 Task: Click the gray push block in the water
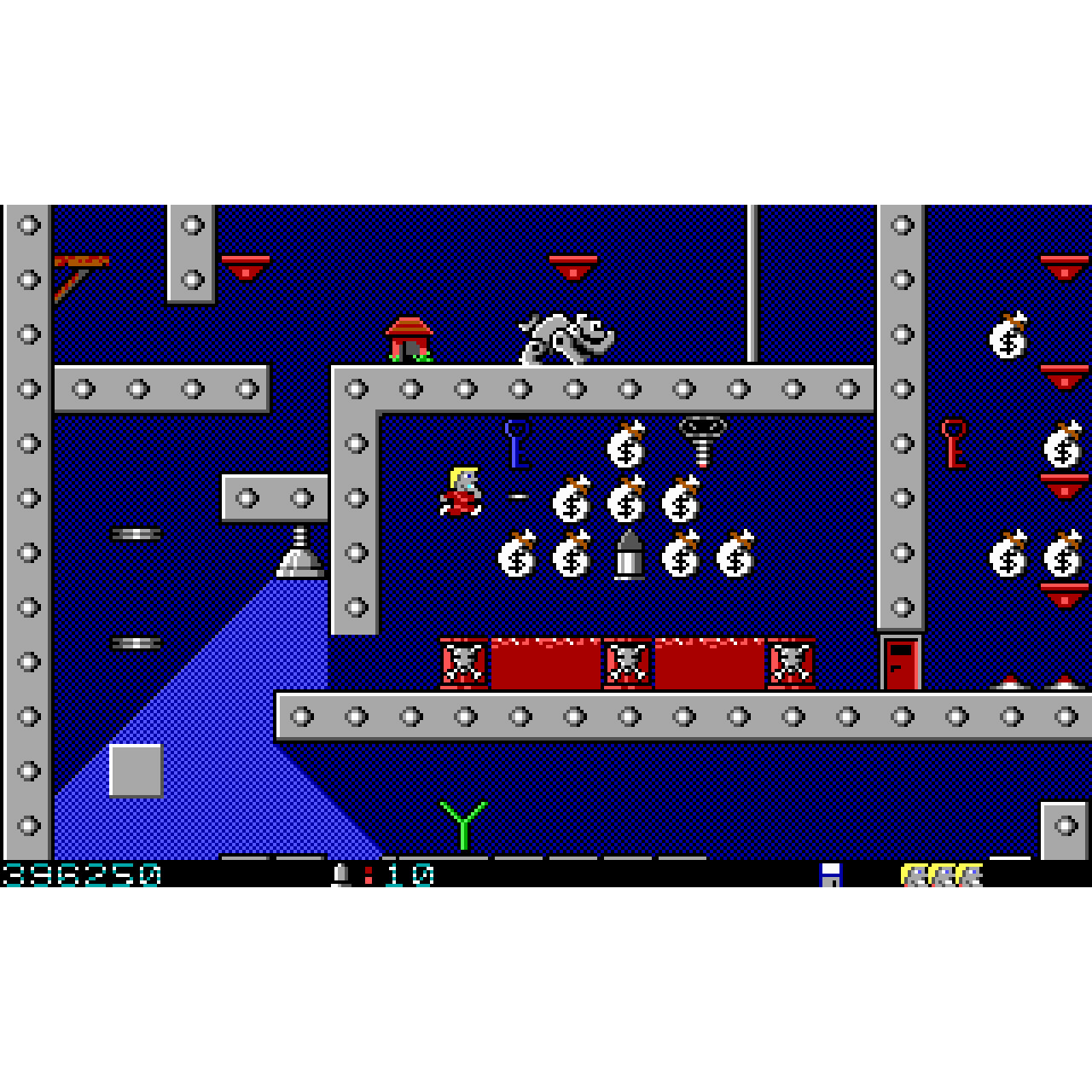pyautogui.click(x=135, y=772)
